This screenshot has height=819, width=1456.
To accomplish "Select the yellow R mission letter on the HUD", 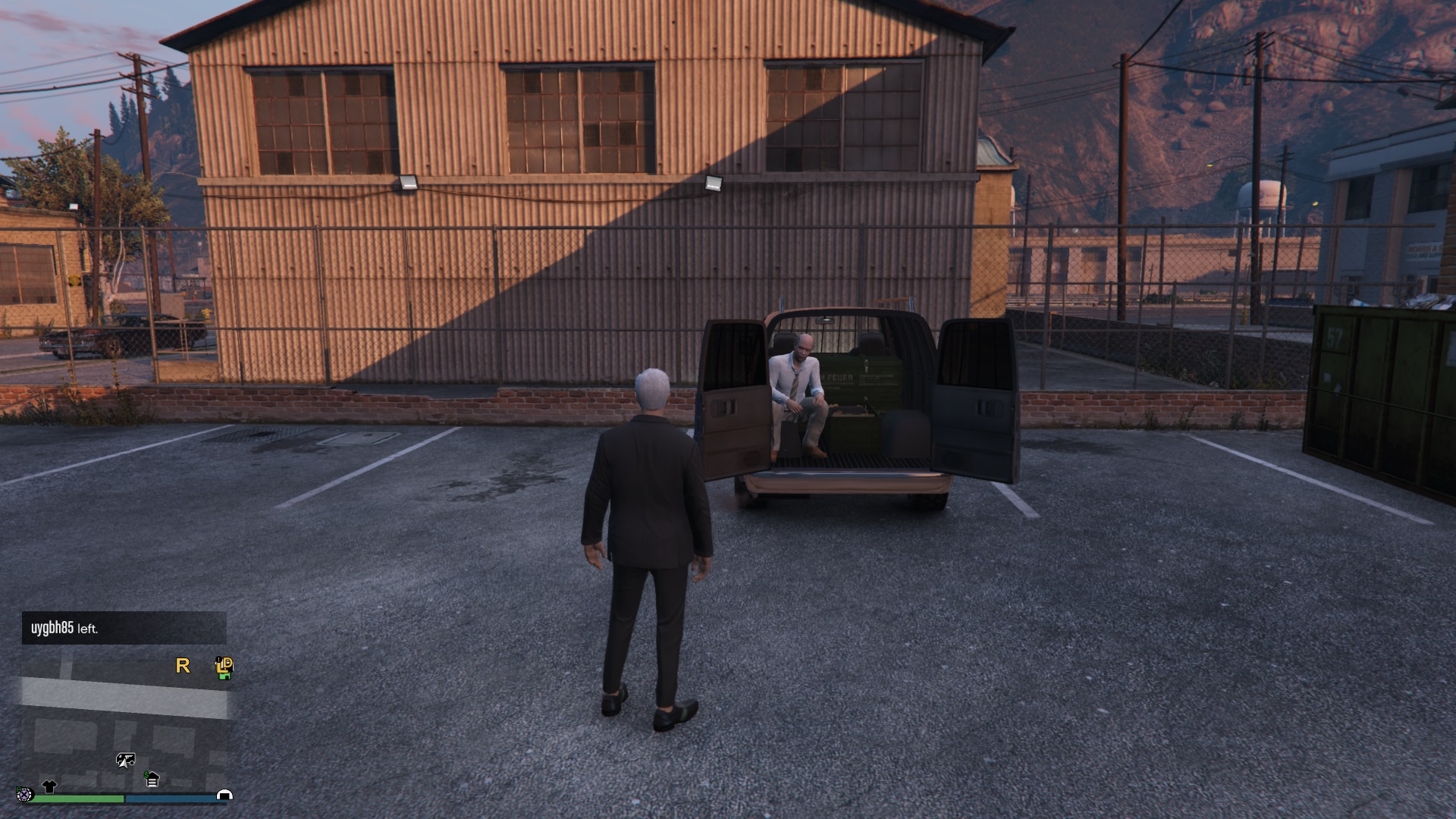I will coord(183,666).
